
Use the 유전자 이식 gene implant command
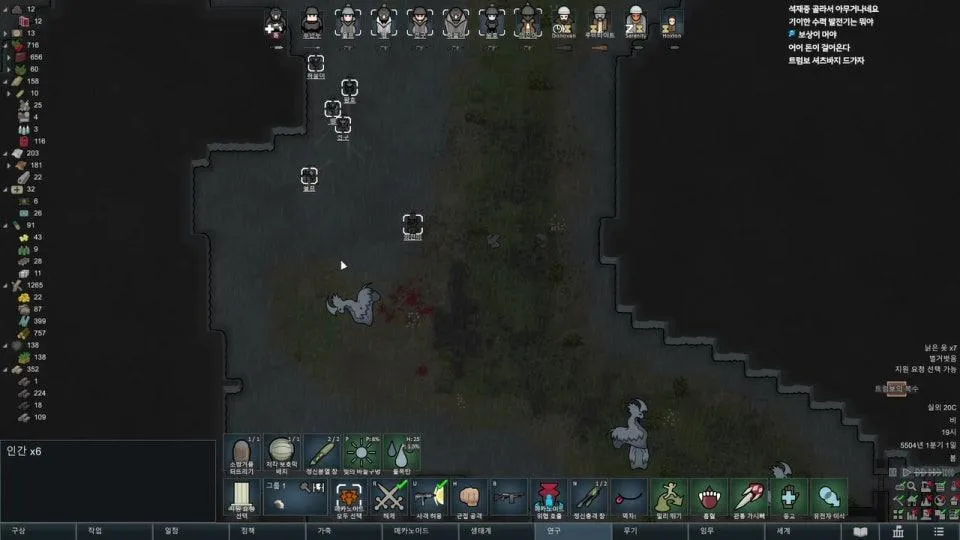(x=829, y=498)
